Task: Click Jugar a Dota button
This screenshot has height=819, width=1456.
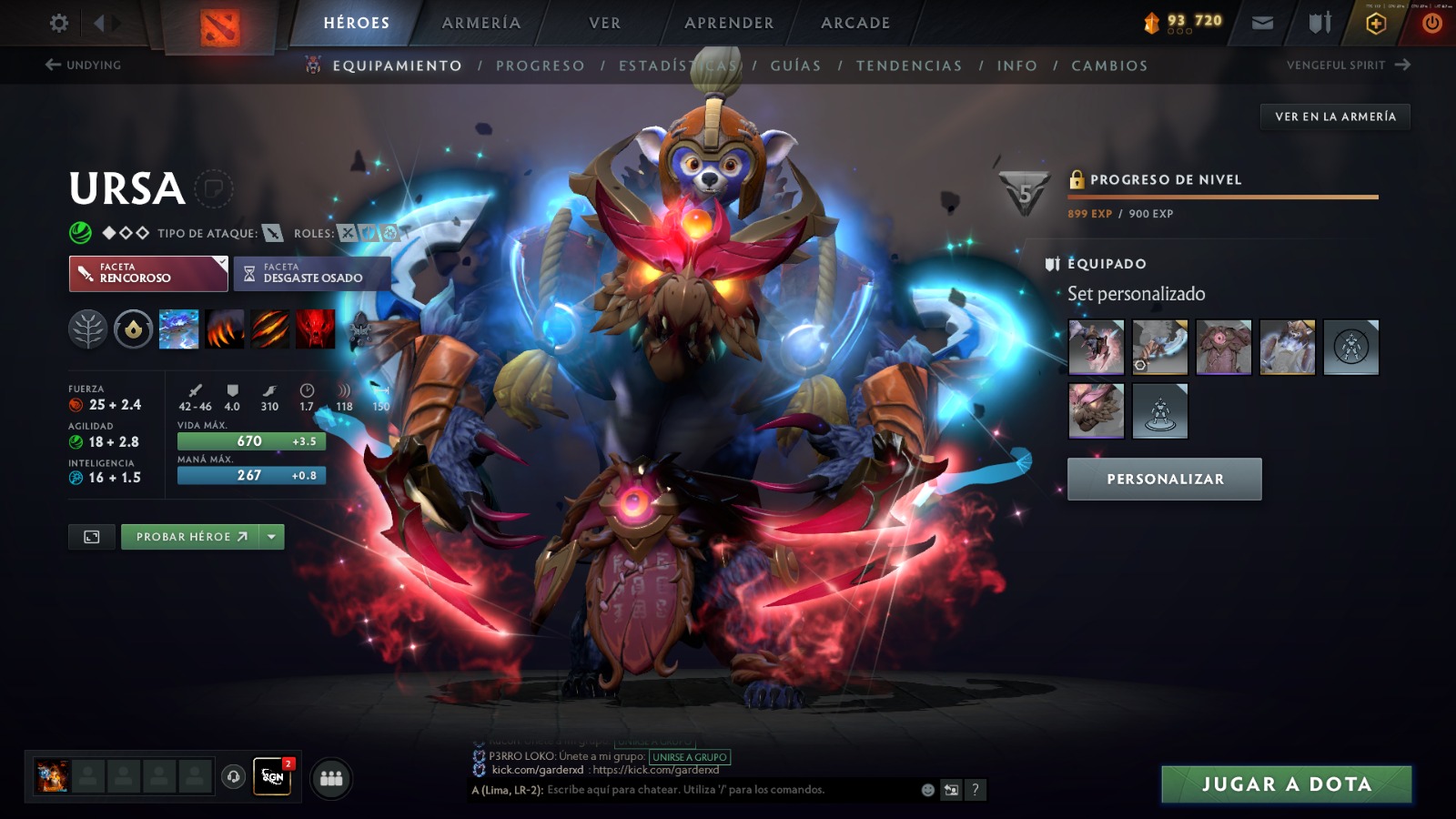Action: [x=1286, y=784]
